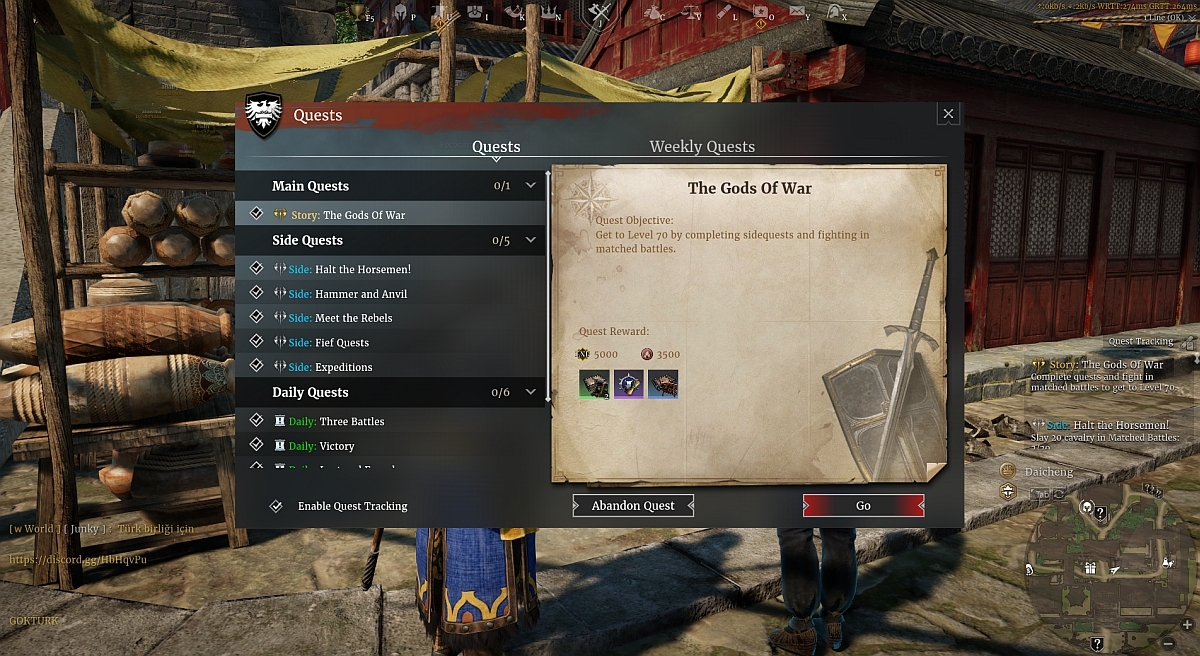Collapse the Side Quests section
1200x656 pixels.
pos(531,240)
